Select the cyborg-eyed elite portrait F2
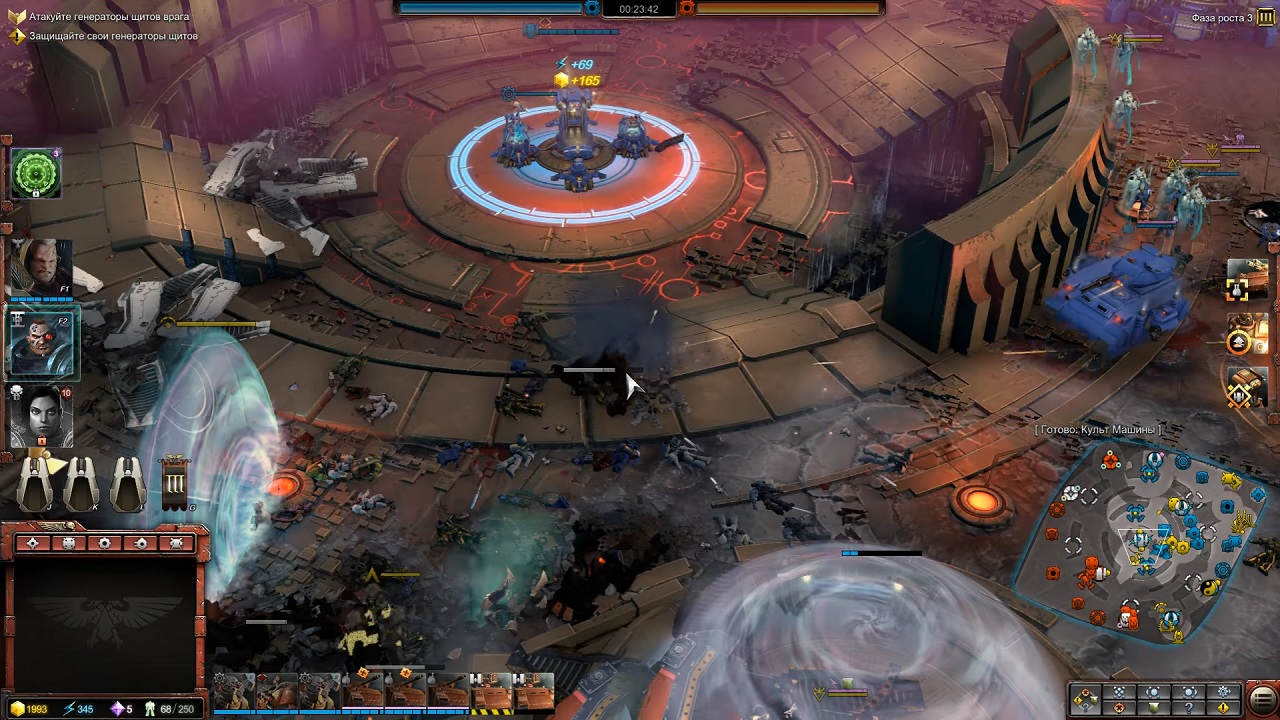This screenshot has height=720, width=1280. [41, 341]
